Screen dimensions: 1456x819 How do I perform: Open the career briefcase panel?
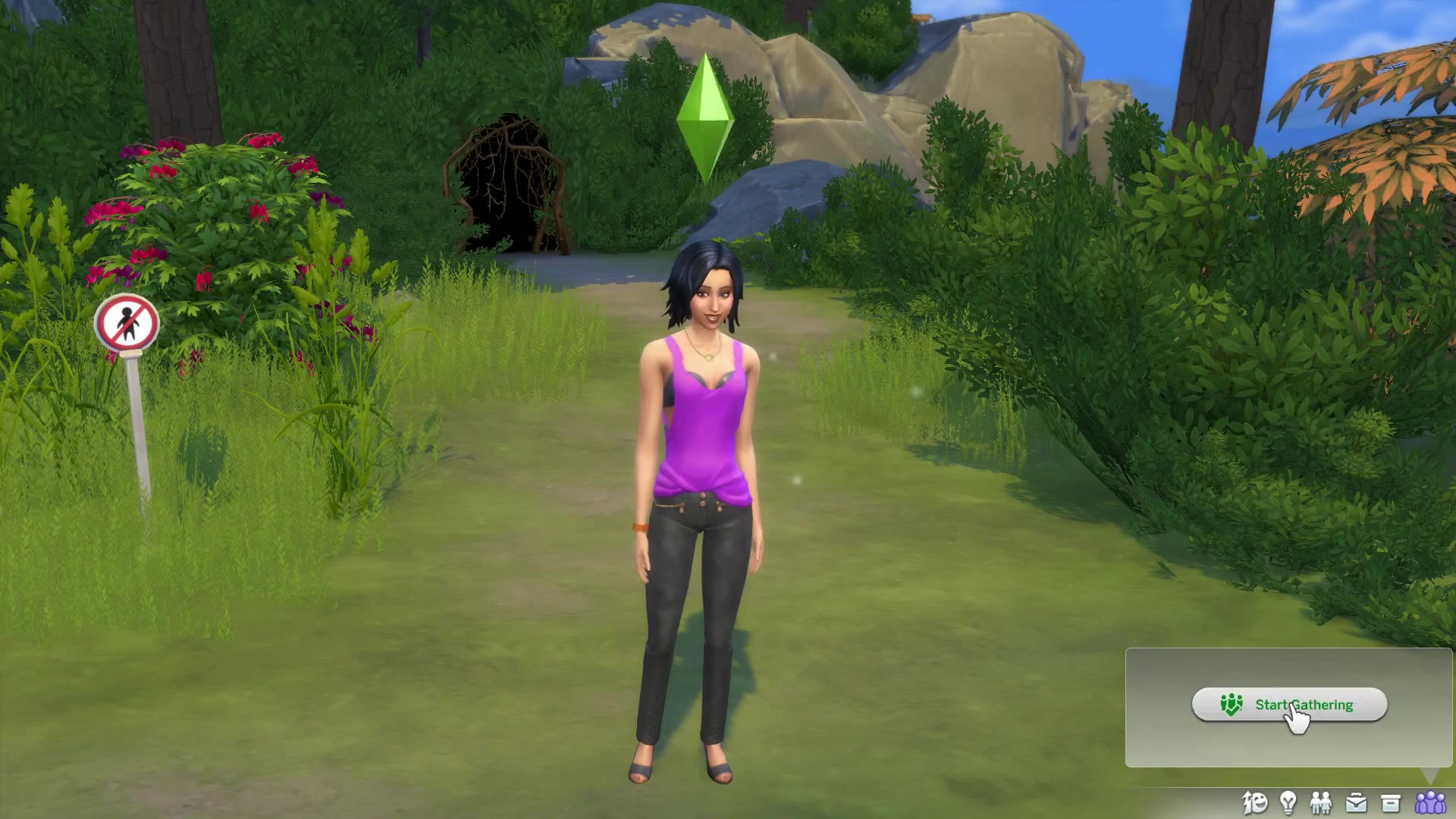(1356, 802)
